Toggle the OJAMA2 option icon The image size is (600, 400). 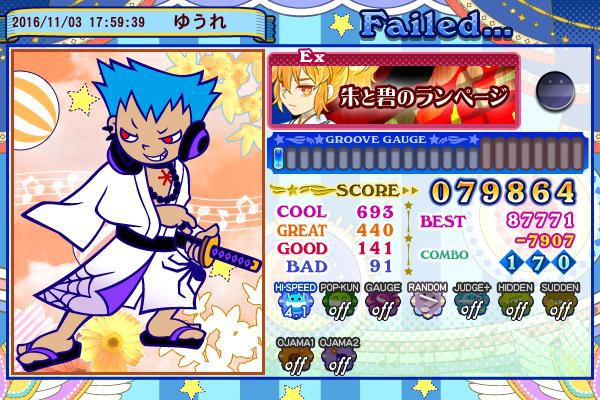pyautogui.click(x=339, y=360)
